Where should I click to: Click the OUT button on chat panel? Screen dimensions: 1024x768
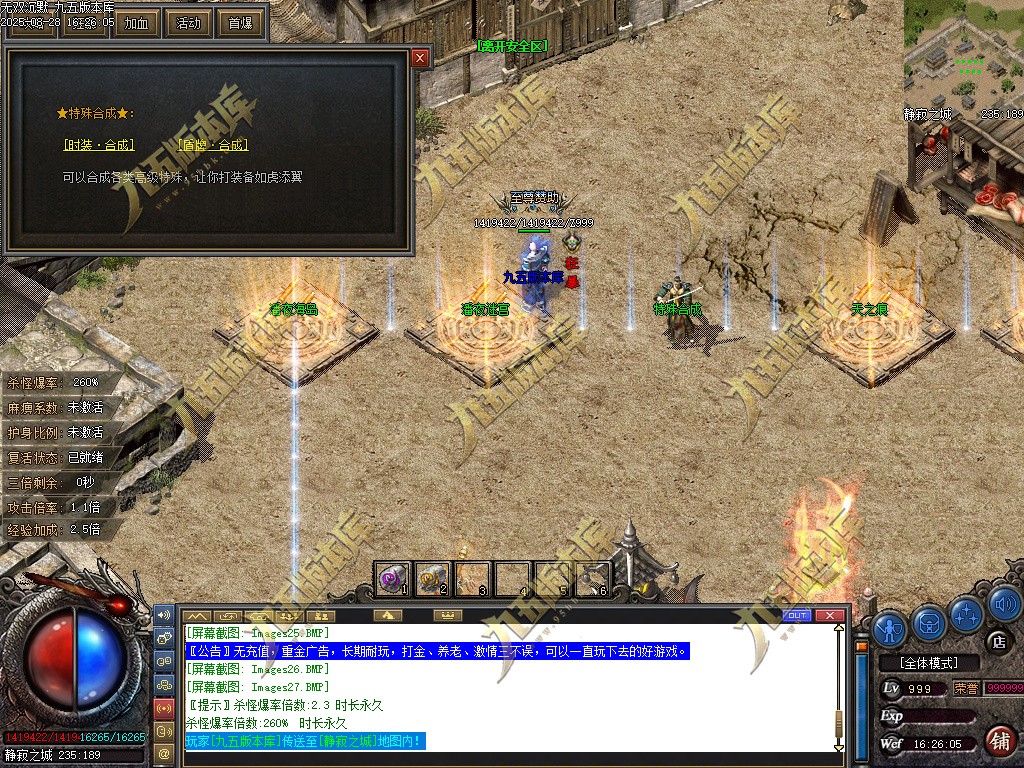797,615
